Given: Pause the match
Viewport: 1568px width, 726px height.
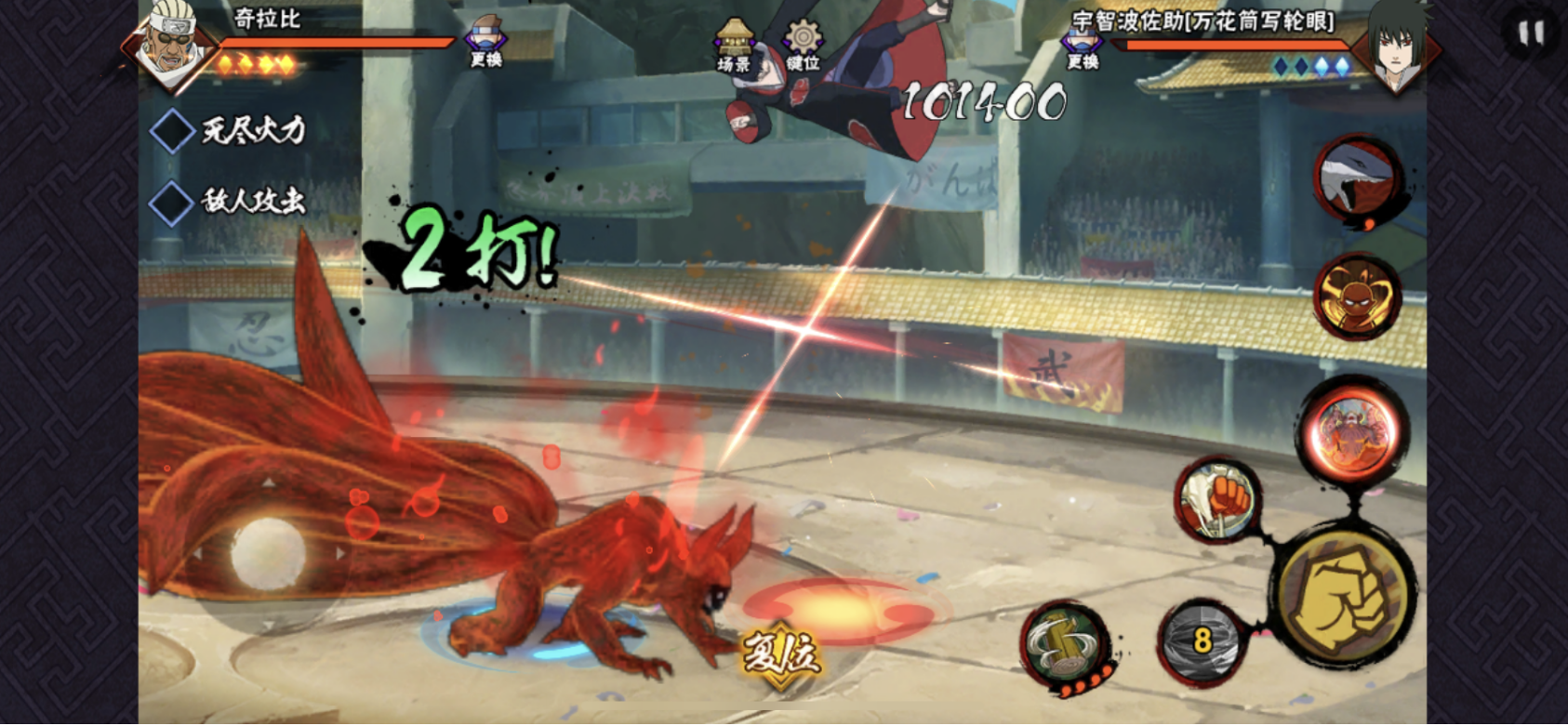Looking at the screenshot, I should (1530, 34).
